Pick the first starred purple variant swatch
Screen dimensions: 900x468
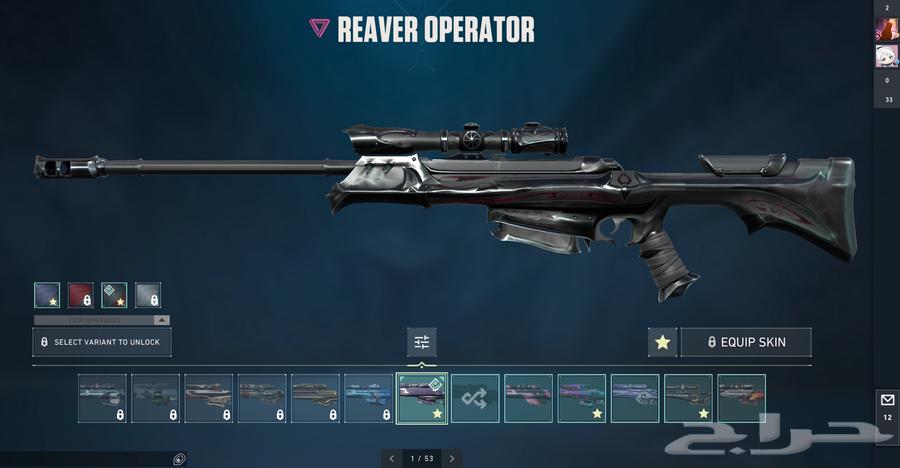tap(47, 295)
